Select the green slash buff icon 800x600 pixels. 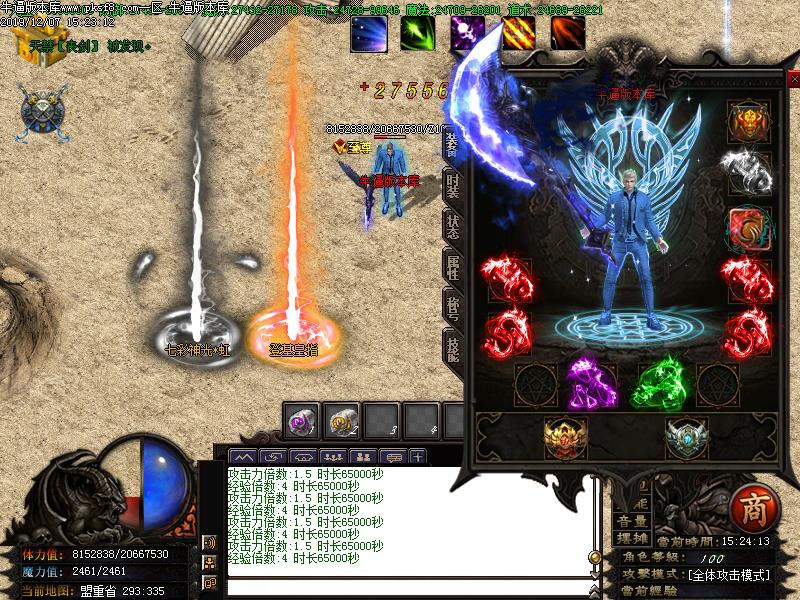(x=417, y=33)
